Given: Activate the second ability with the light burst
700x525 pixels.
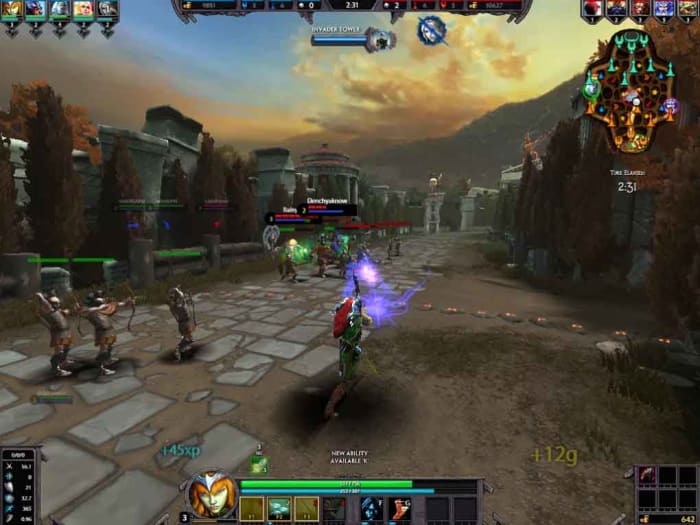Looking at the screenshot, I should tap(279, 509).
